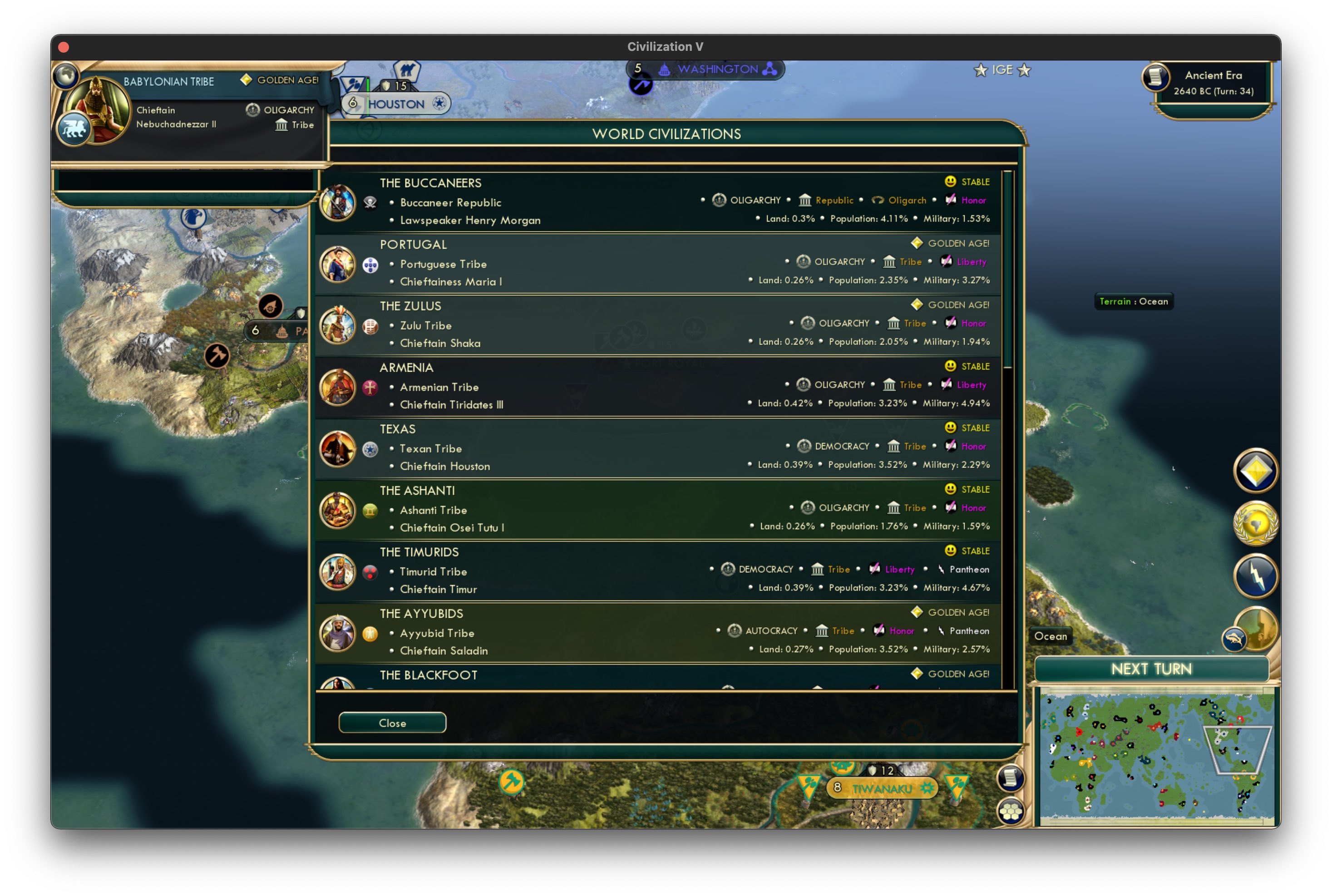Click the Golden Age diamond beside The Zulus
This screenshot has height=896, width=1332.
tap(917, 305)
